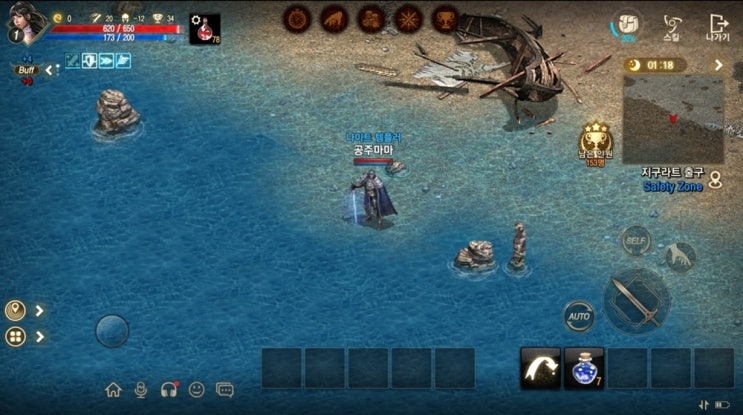Open the home button in the bottom bar
The image size is (743, 415).
(113, 389)
